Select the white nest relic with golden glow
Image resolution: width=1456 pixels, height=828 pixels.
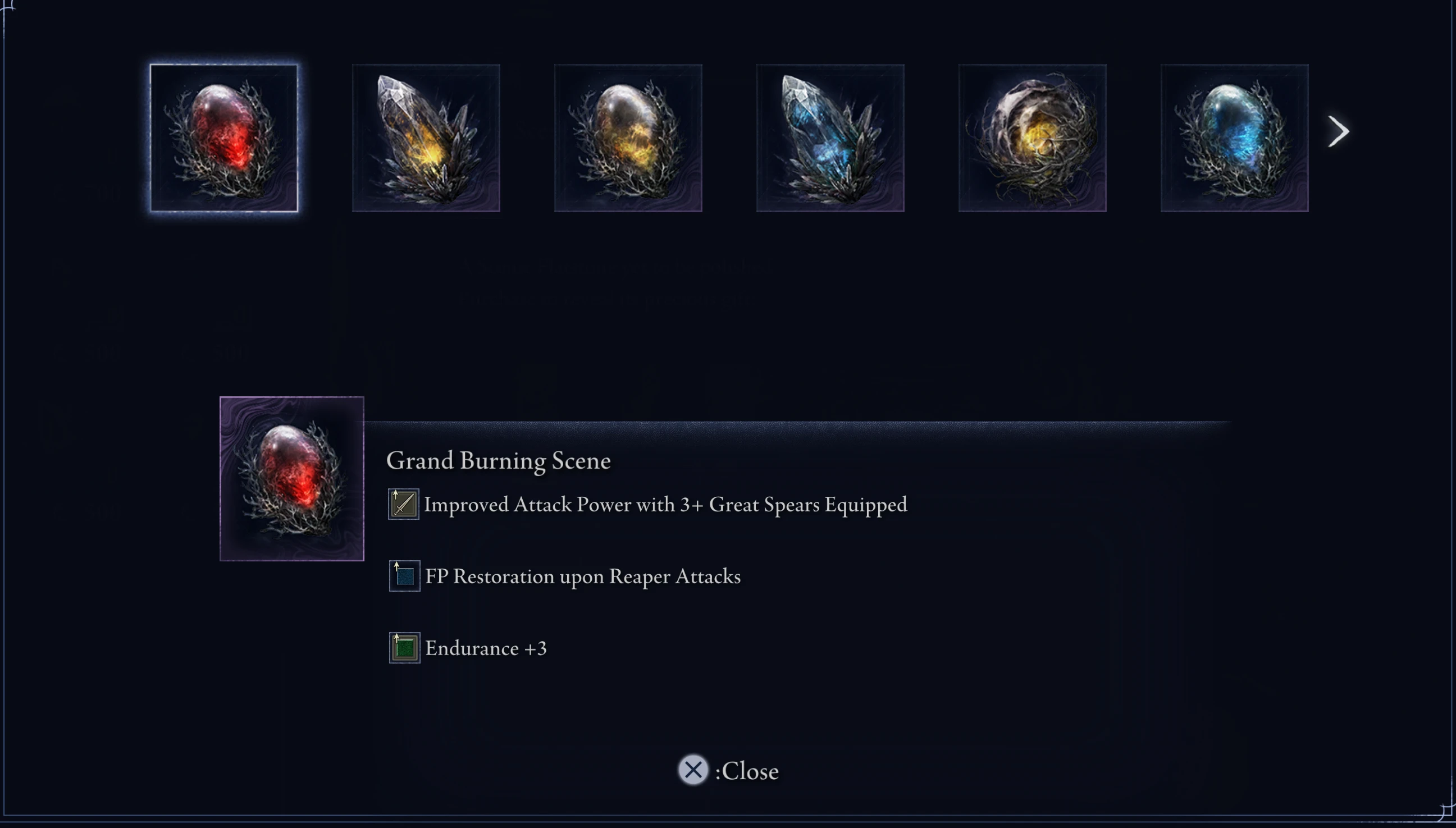click(x=1031, y=137)
